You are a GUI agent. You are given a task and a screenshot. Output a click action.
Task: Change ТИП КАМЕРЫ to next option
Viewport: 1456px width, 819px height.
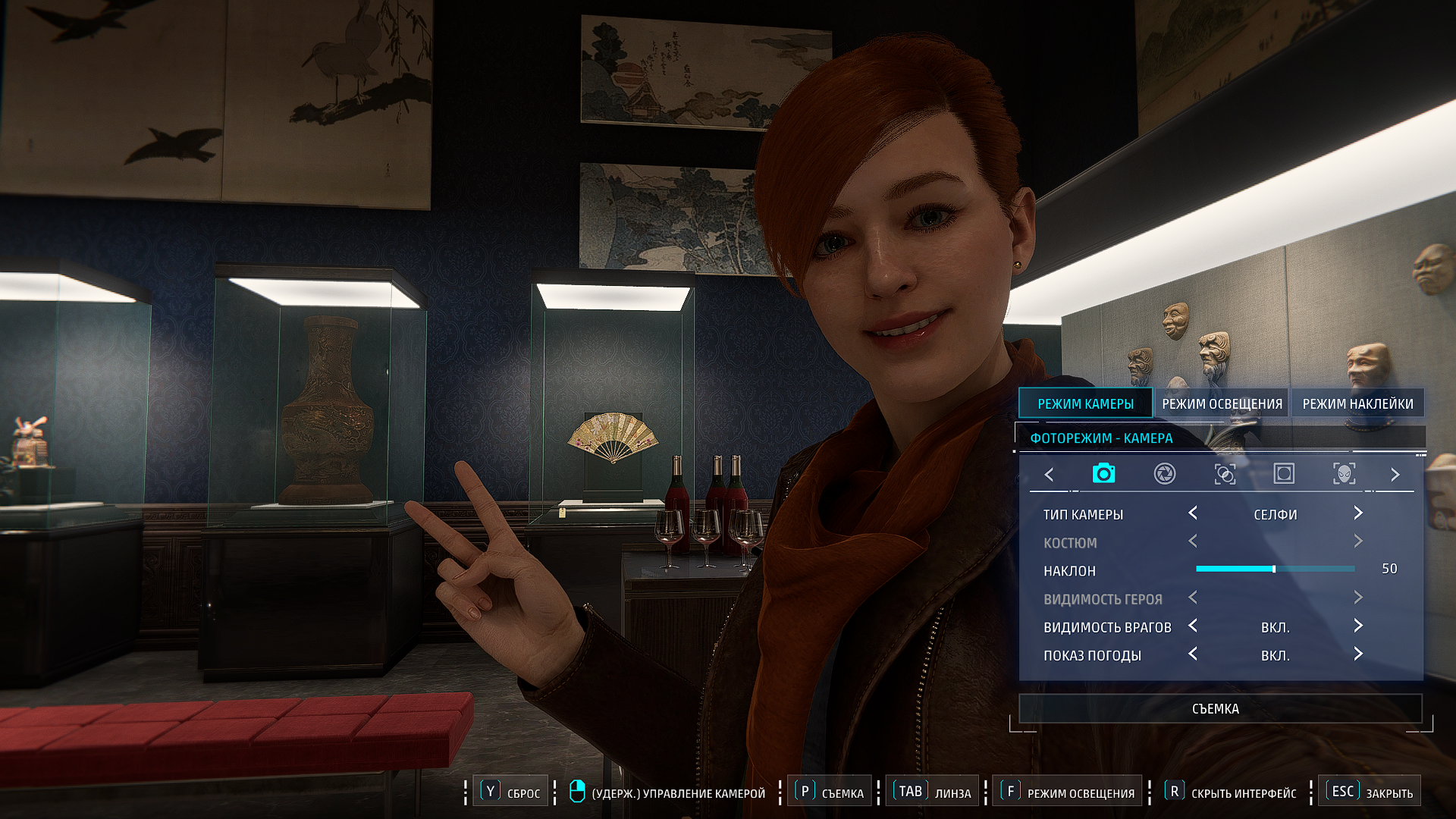(x=1358, y=513)
